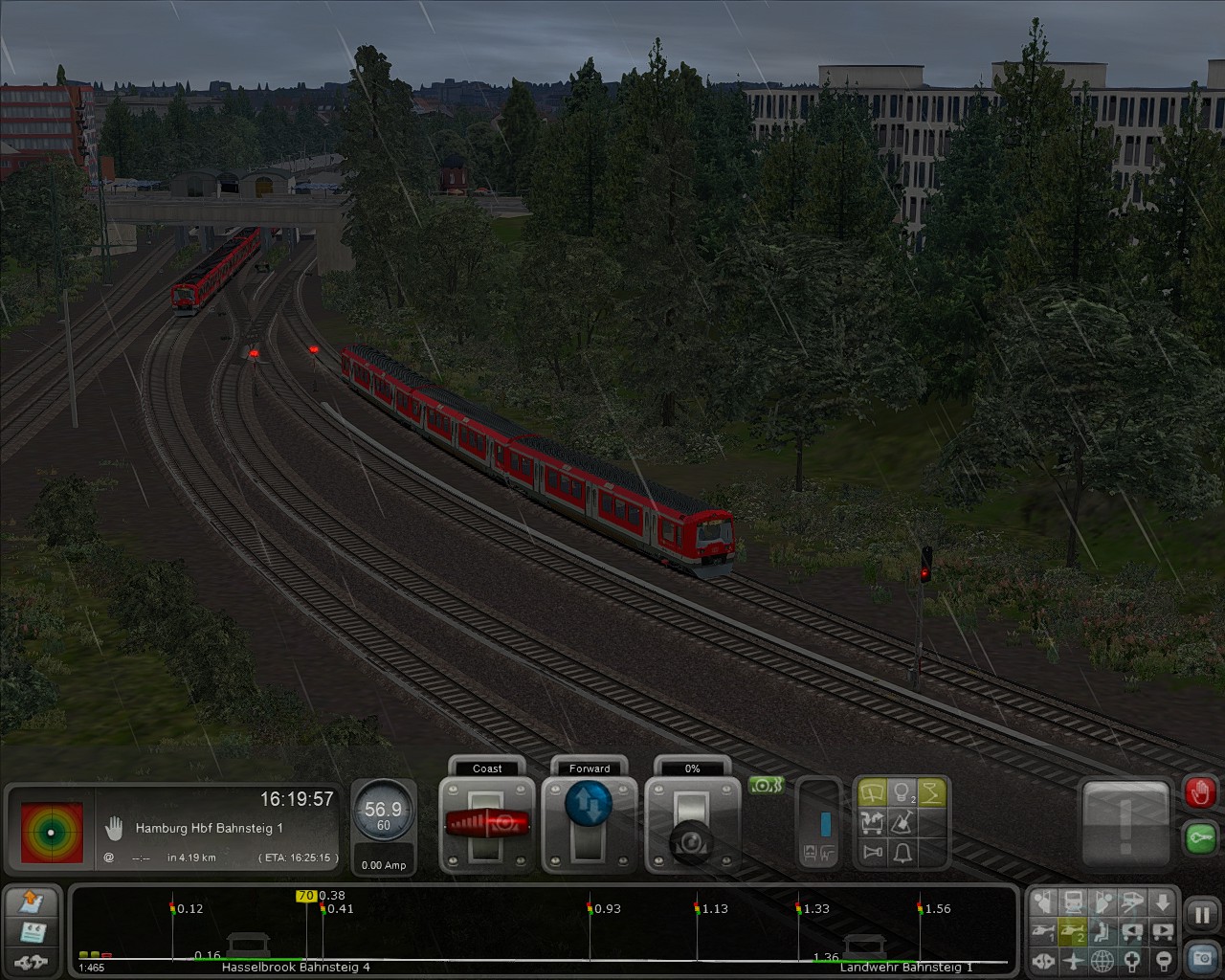Switch the headlights with the bulb icon
1225x980 pixels.
point(902,793)
